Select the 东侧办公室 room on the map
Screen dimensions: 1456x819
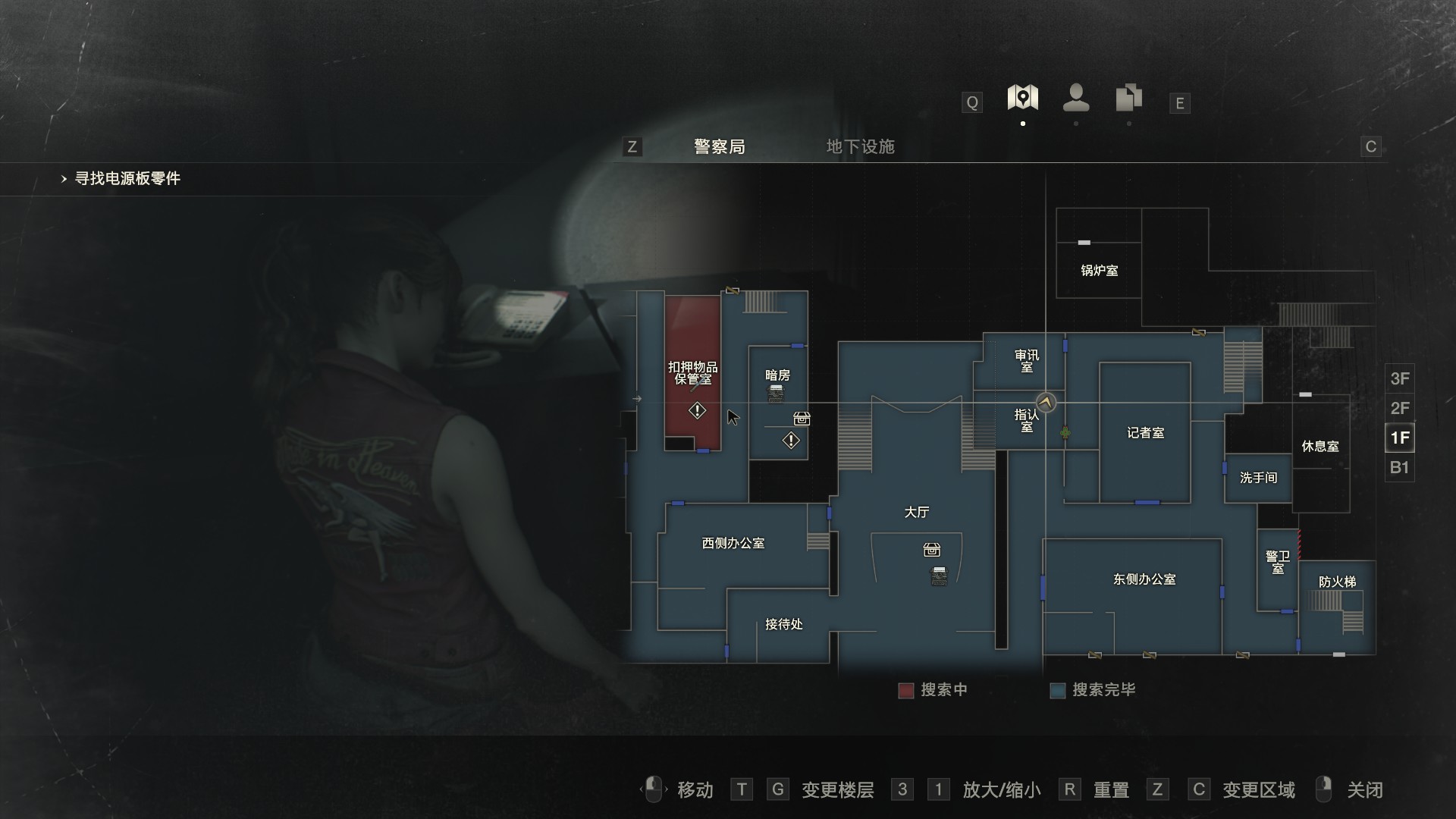pos(1144,579)
